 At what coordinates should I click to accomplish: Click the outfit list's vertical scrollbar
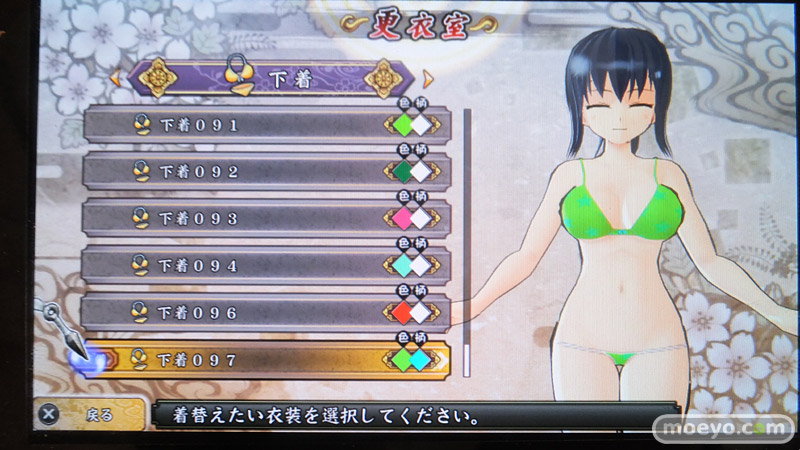[x=466, y=240]
